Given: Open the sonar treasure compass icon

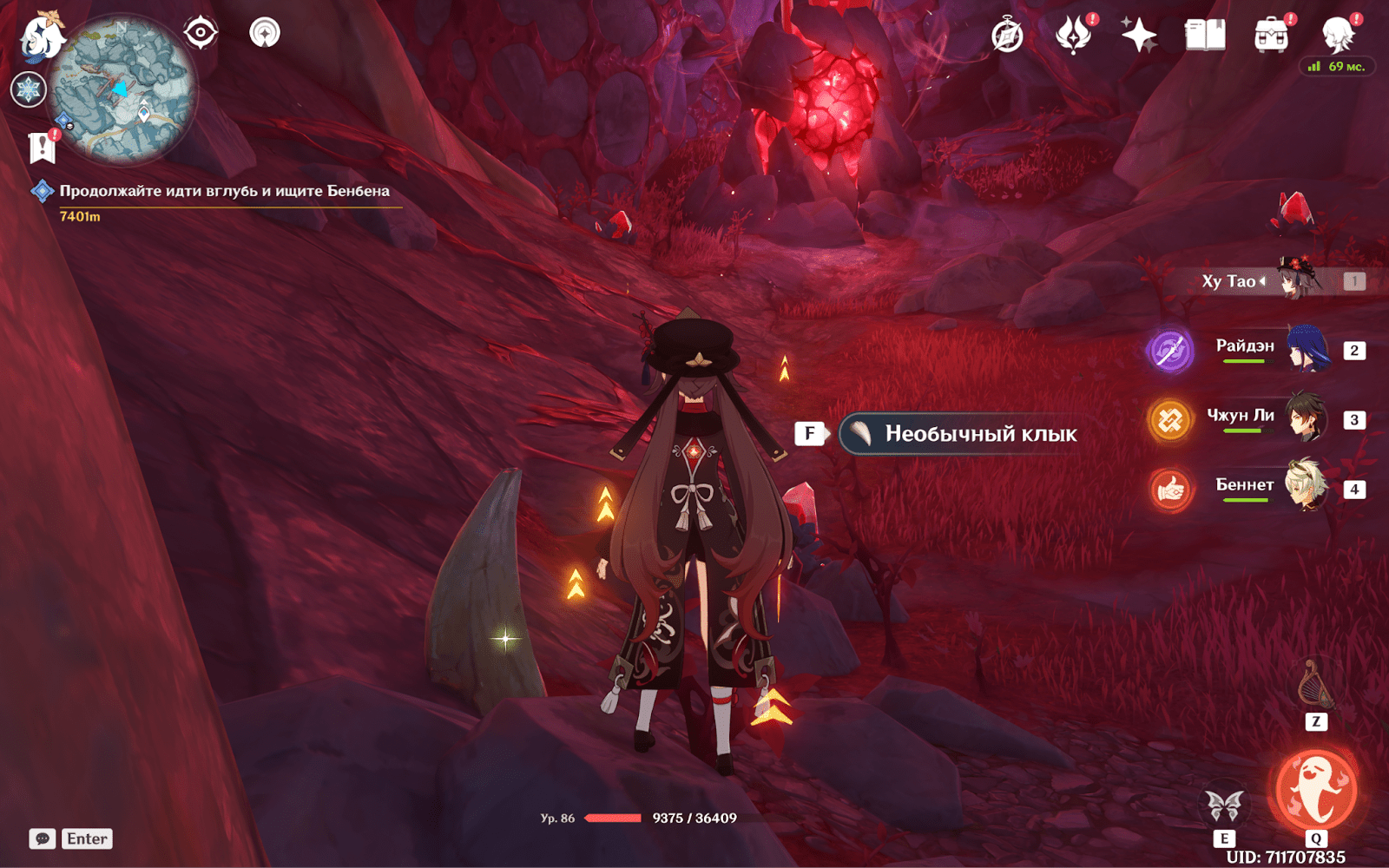Looking at the screenshot, I should click(265, 33).
